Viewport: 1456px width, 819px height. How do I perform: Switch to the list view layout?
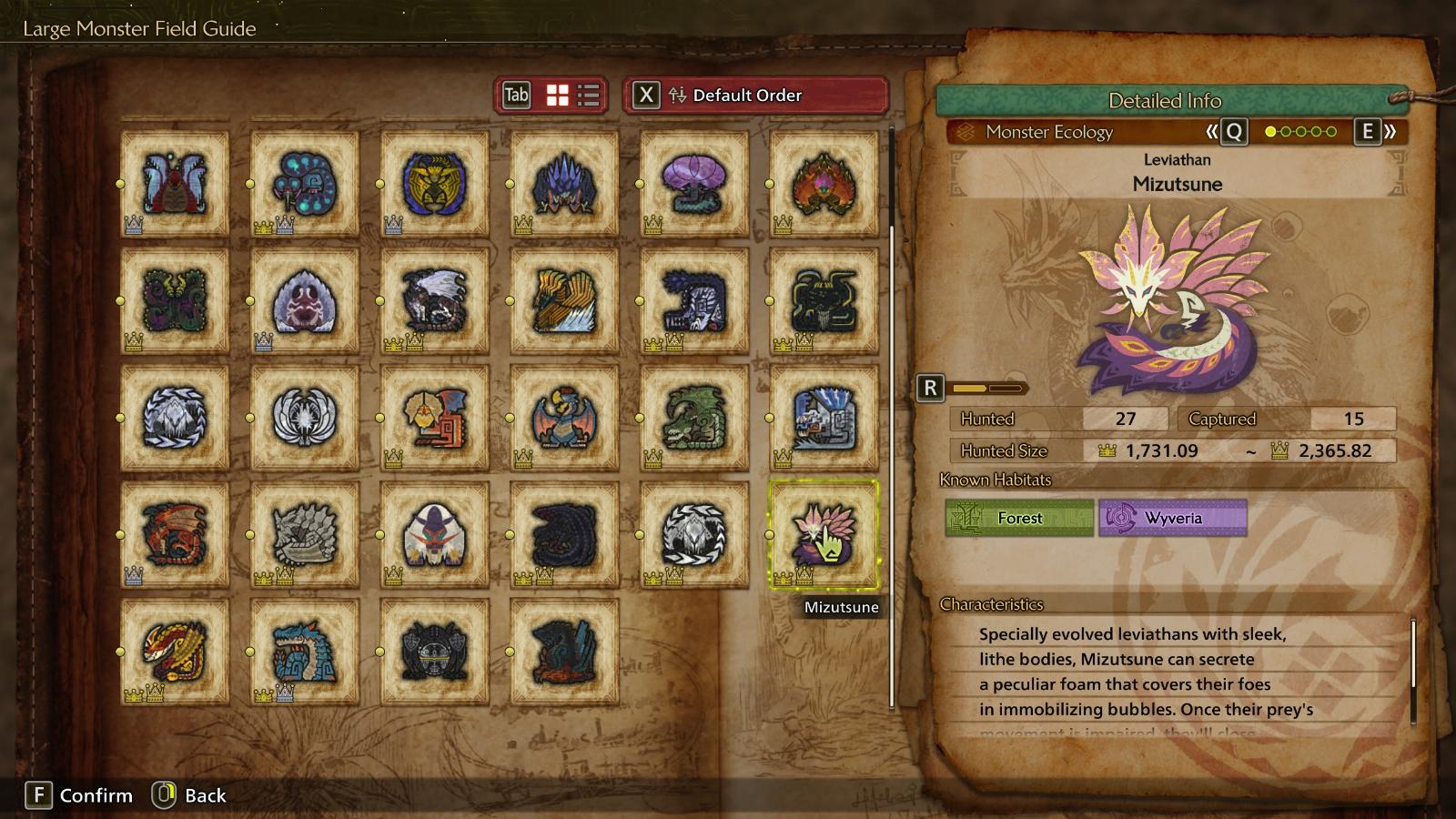point(589,95)
